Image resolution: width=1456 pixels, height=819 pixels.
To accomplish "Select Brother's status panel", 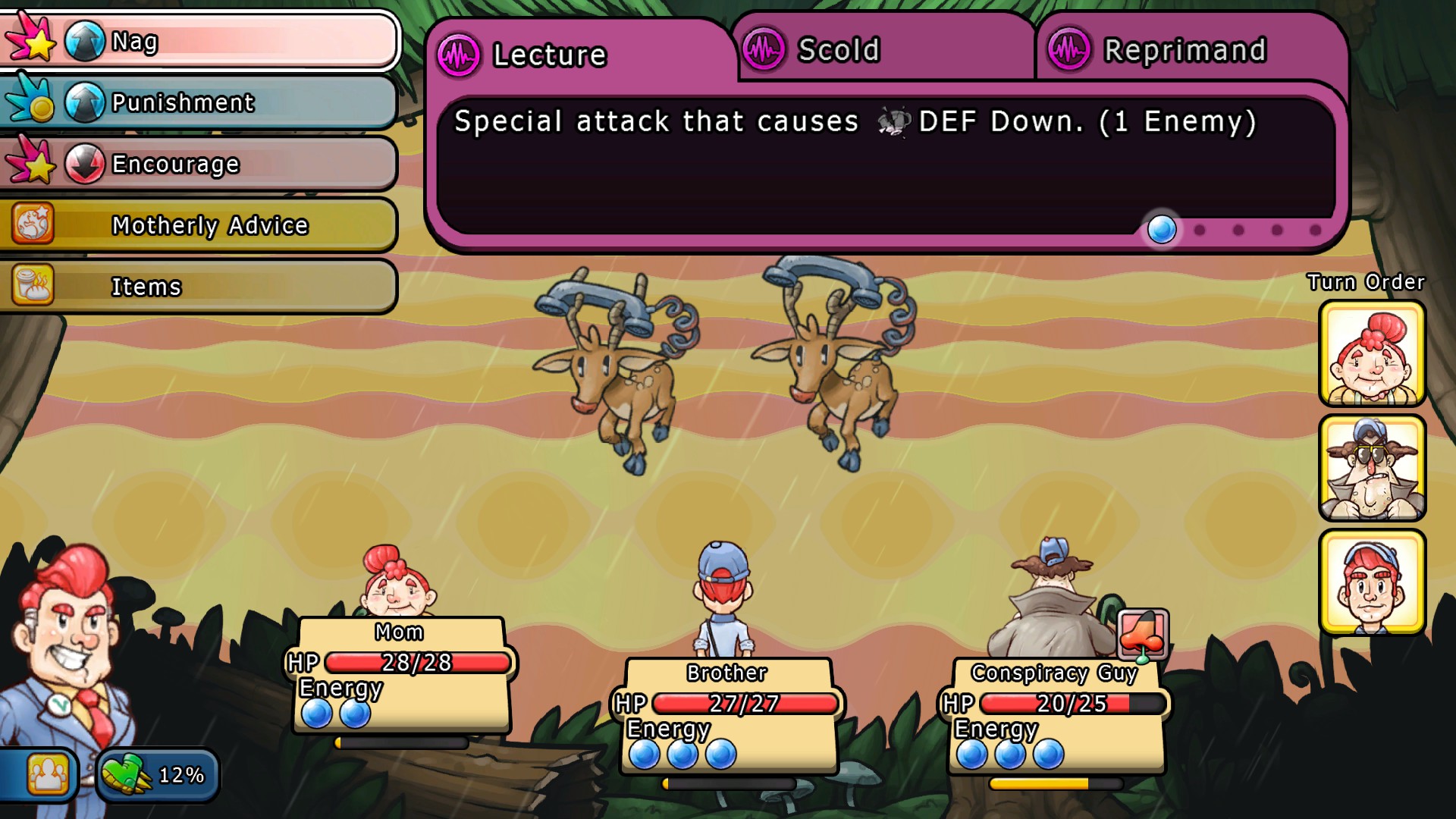I will click(728, 716).
